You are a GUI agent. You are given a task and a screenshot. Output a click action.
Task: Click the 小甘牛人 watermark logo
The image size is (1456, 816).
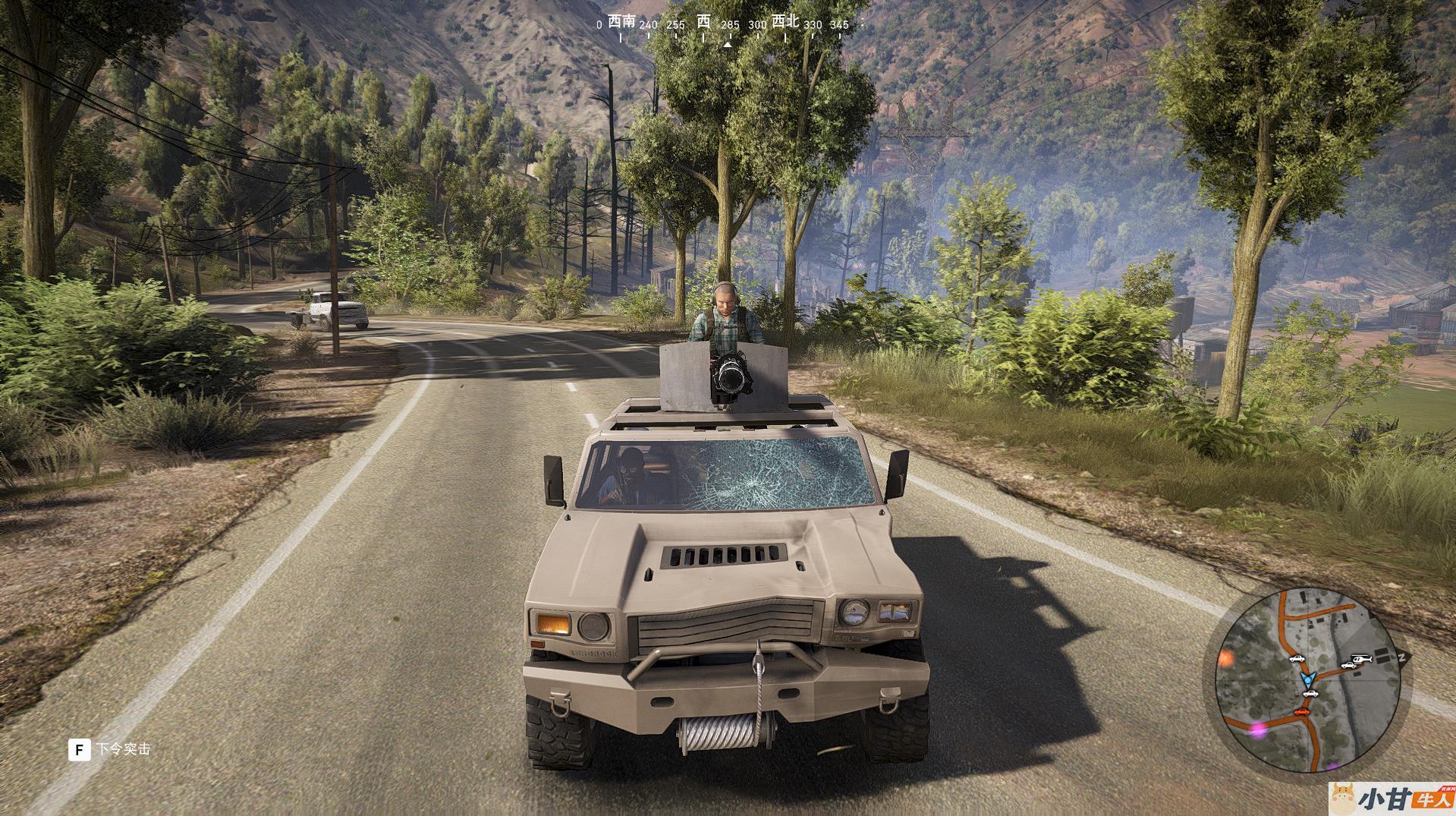[1392, 799]
